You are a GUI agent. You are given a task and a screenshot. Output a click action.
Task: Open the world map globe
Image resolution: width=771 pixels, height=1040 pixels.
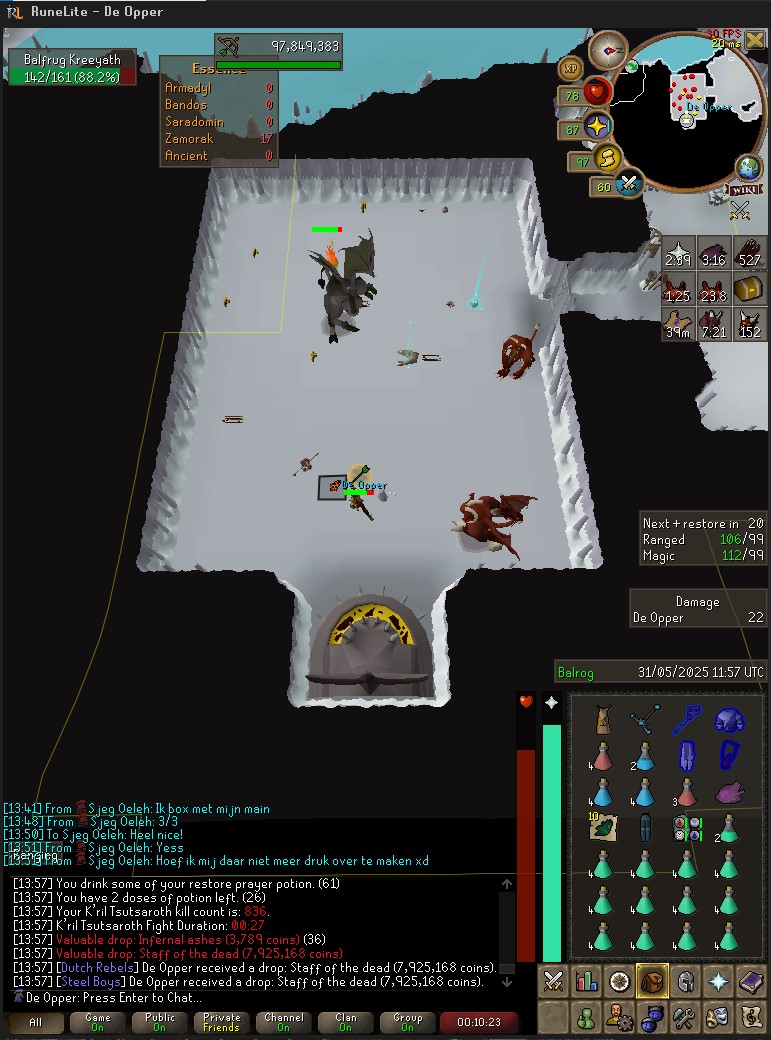pos(748,167)
